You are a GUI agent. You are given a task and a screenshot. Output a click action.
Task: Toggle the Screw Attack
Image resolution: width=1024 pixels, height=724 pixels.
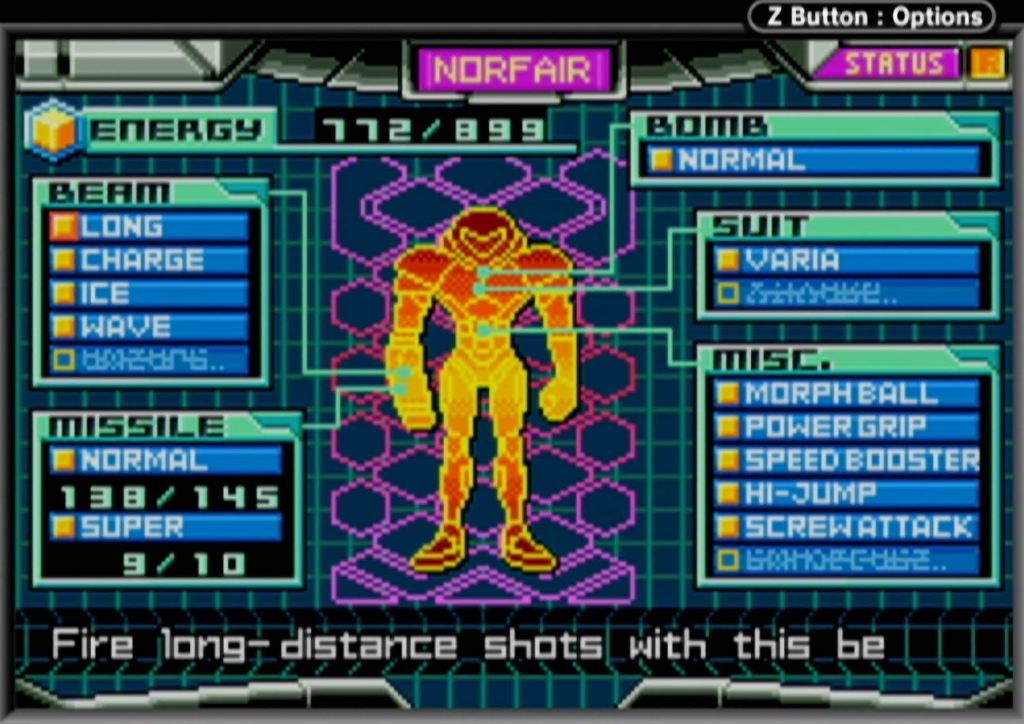[846, 527]
